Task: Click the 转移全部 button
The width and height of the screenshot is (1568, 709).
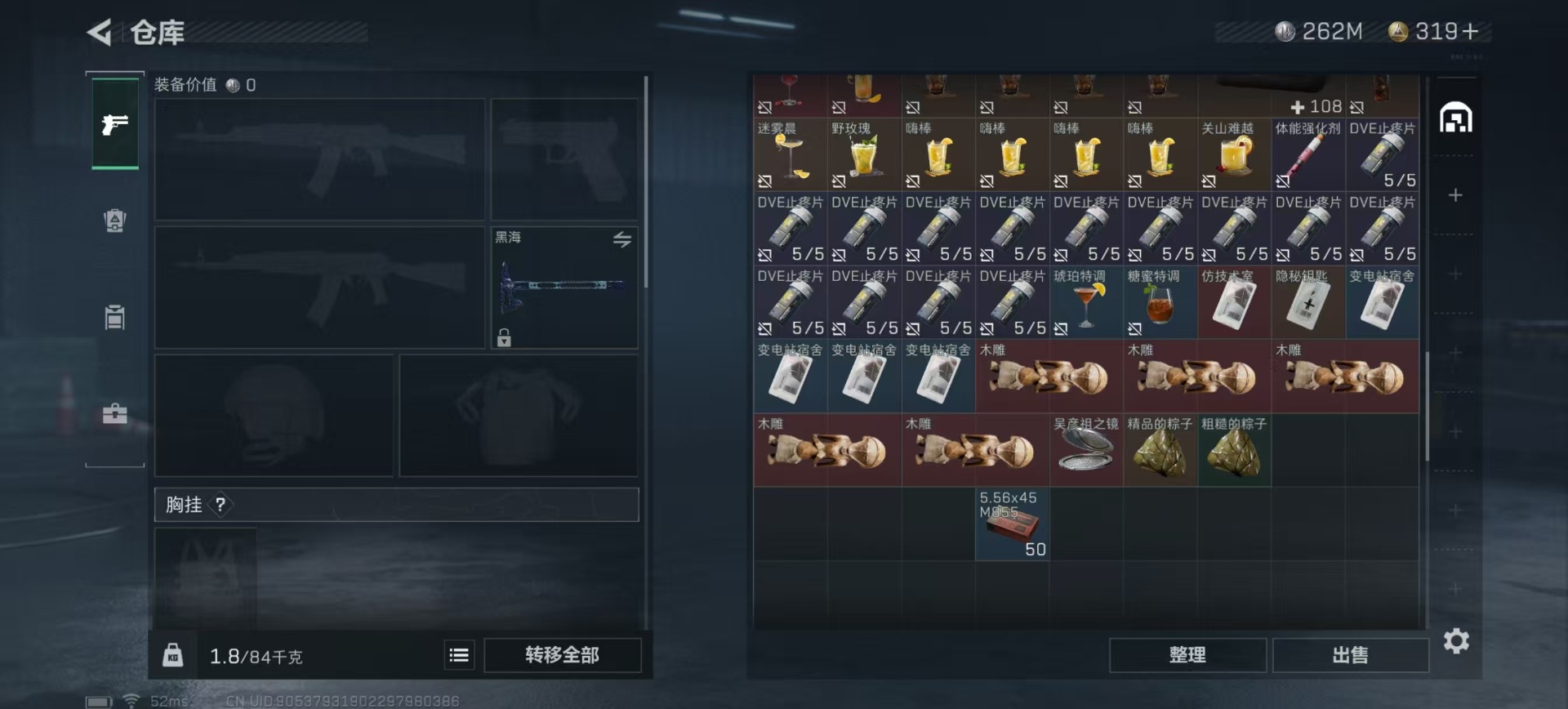Action: coord(562,655)
